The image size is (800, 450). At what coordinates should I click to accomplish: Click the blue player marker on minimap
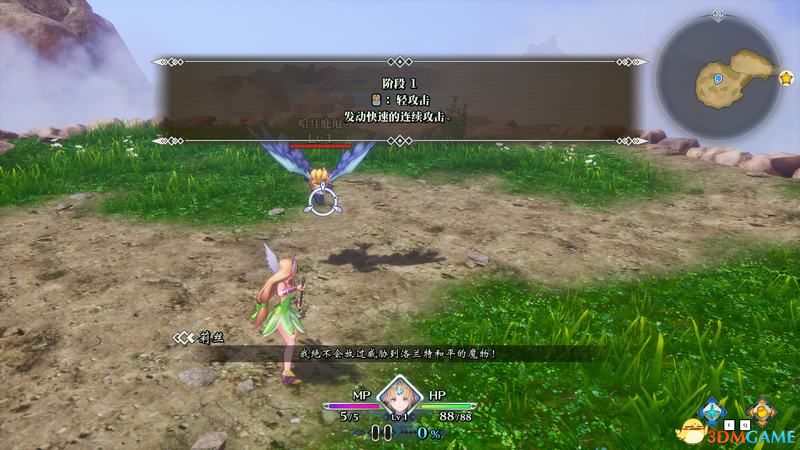pos(718,76)
